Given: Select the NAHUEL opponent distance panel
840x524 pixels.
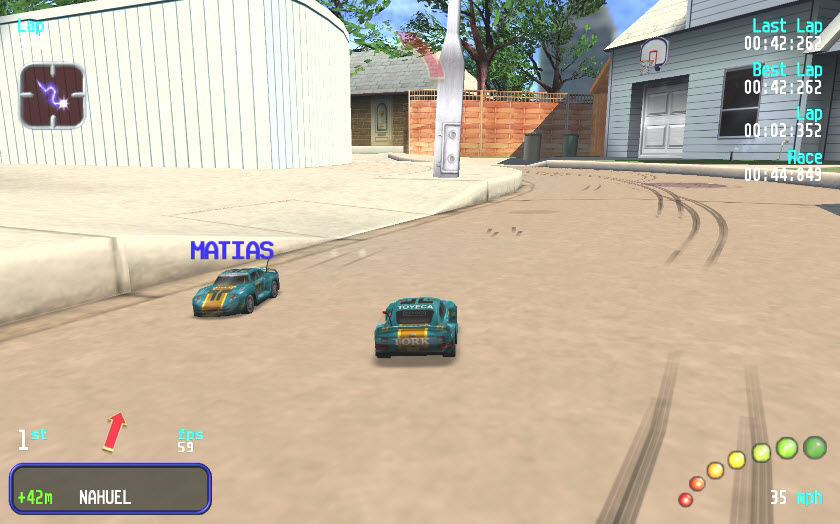Looking at the screenshot, I should (x=110, y=488).
